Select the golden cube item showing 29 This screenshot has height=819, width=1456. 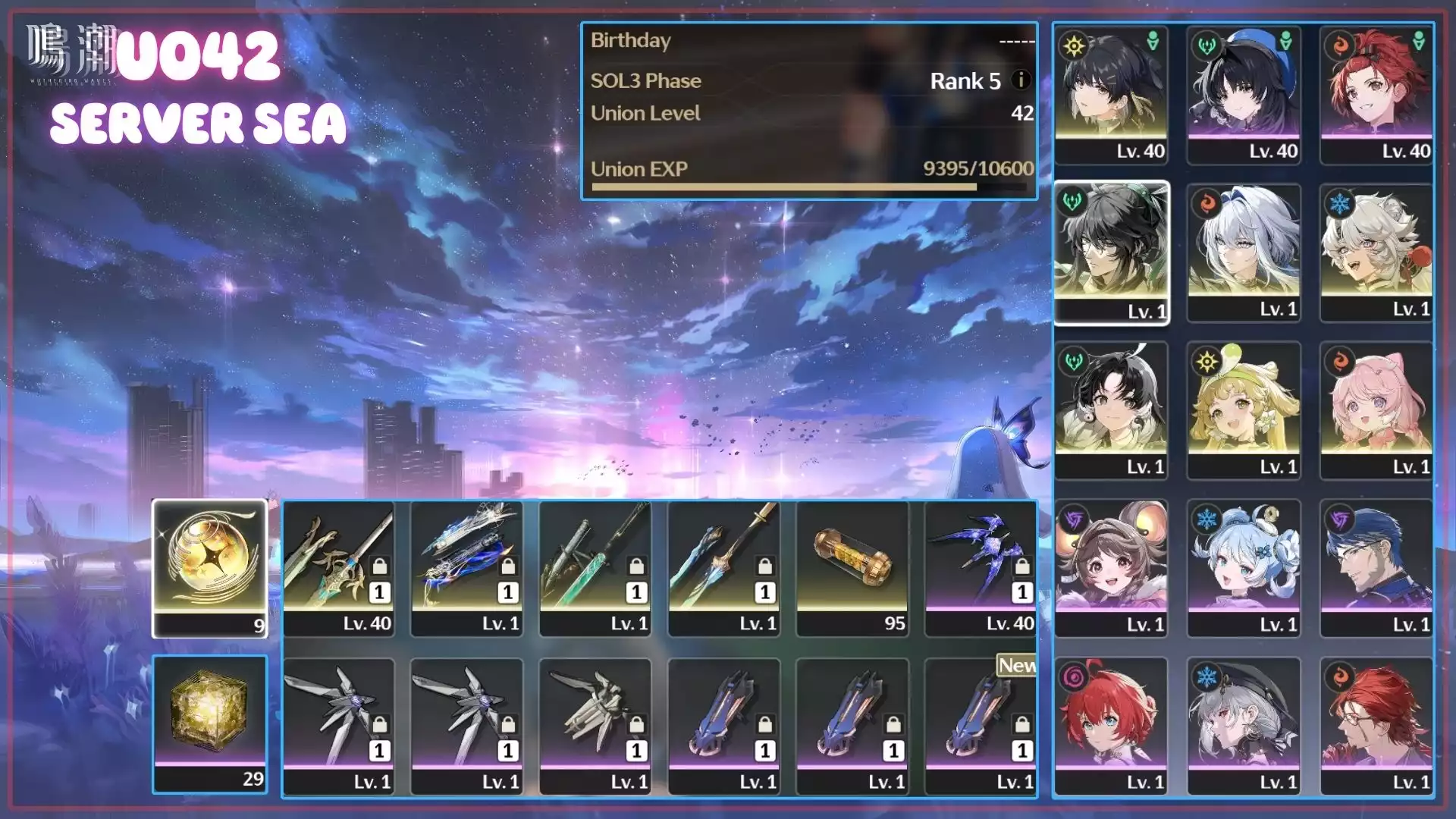[210, 724]
